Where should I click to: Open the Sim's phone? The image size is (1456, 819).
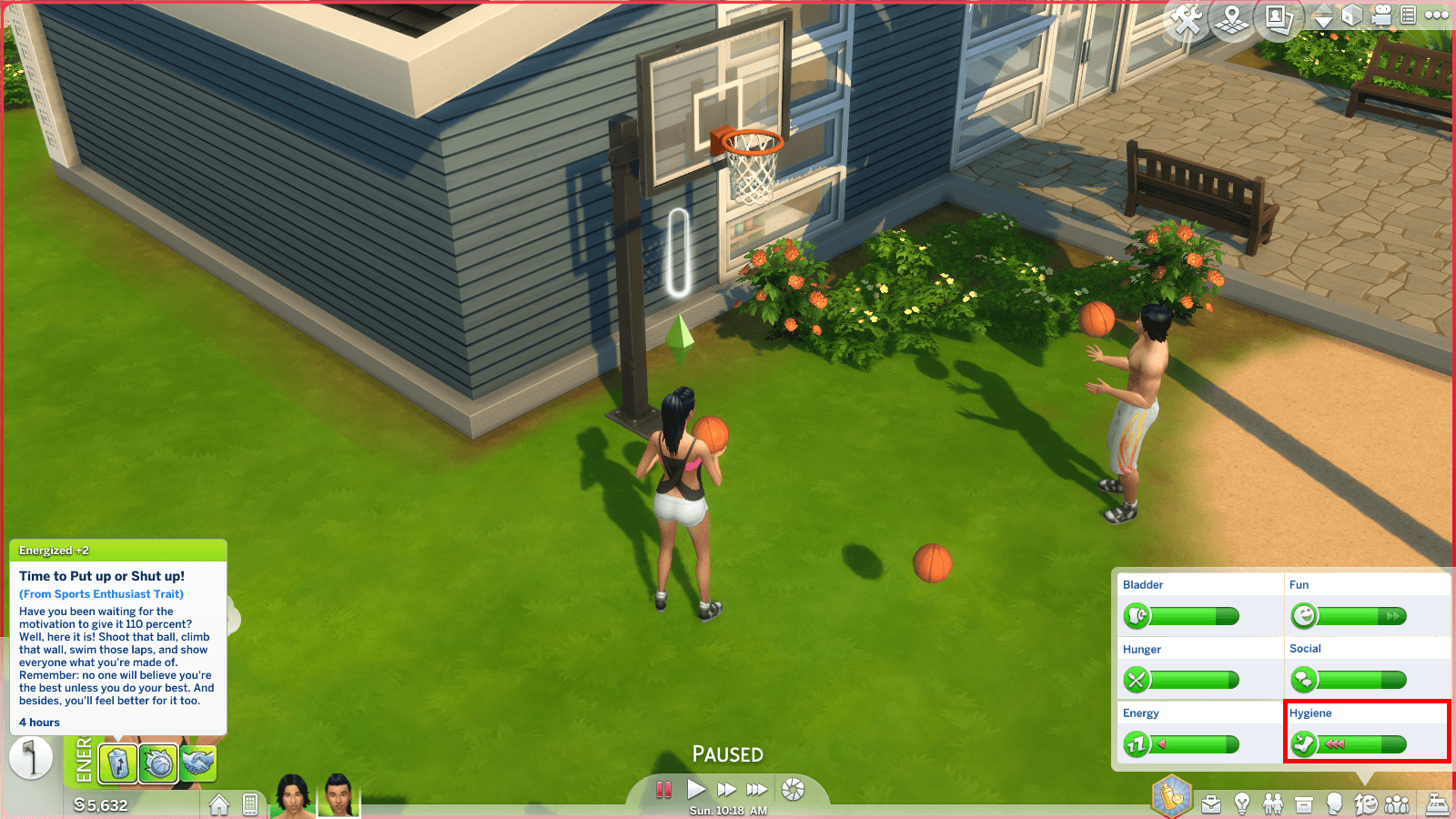(250, 804)
